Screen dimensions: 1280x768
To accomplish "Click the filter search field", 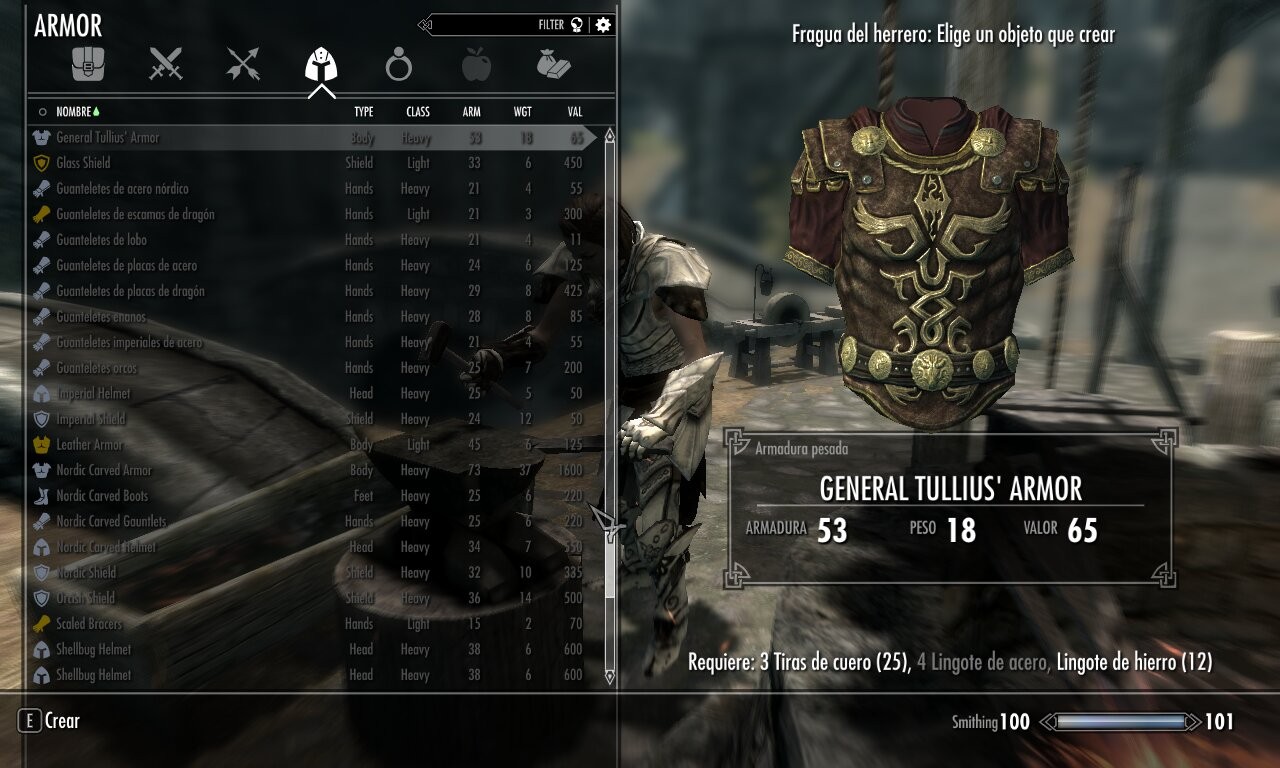I will click(500, 25).
